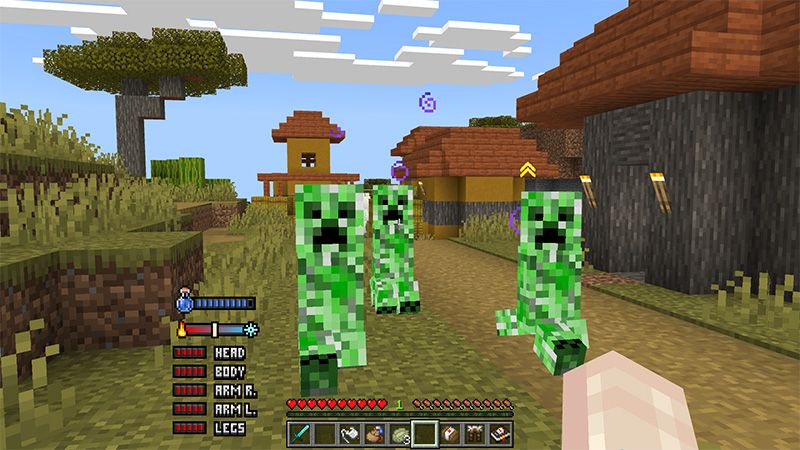Select the green leafy item stack of three

point(401,433)
